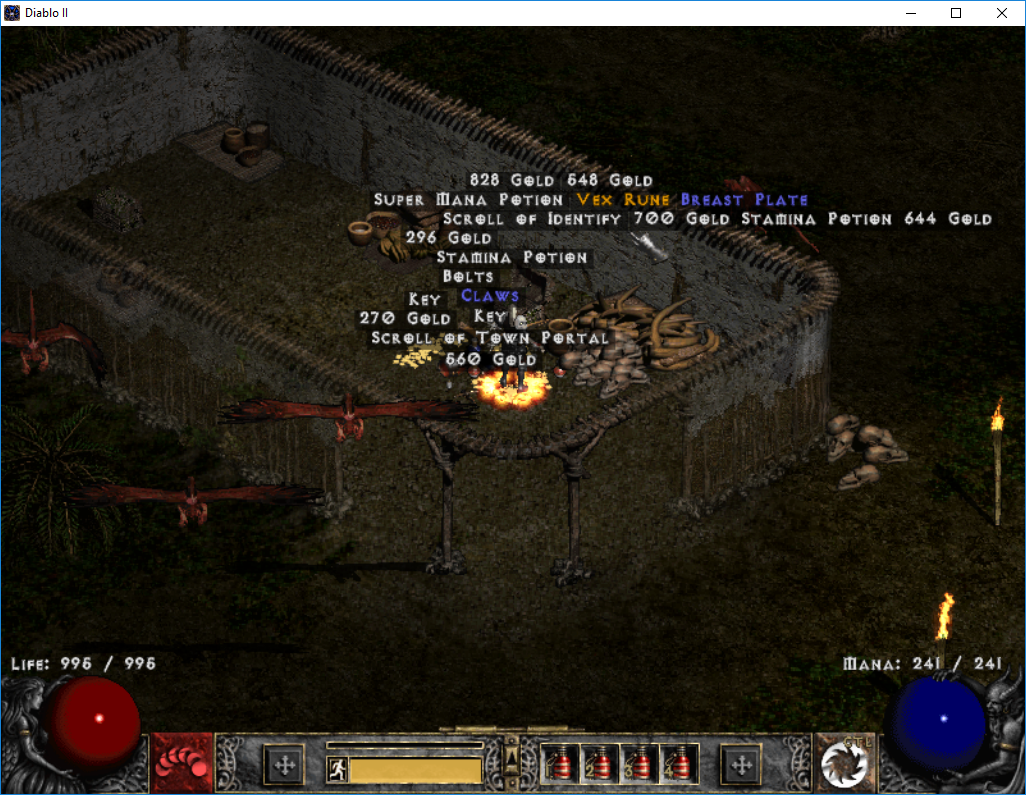Toggle the run/walk button
Screen dimensions: 1026x795
337,769
